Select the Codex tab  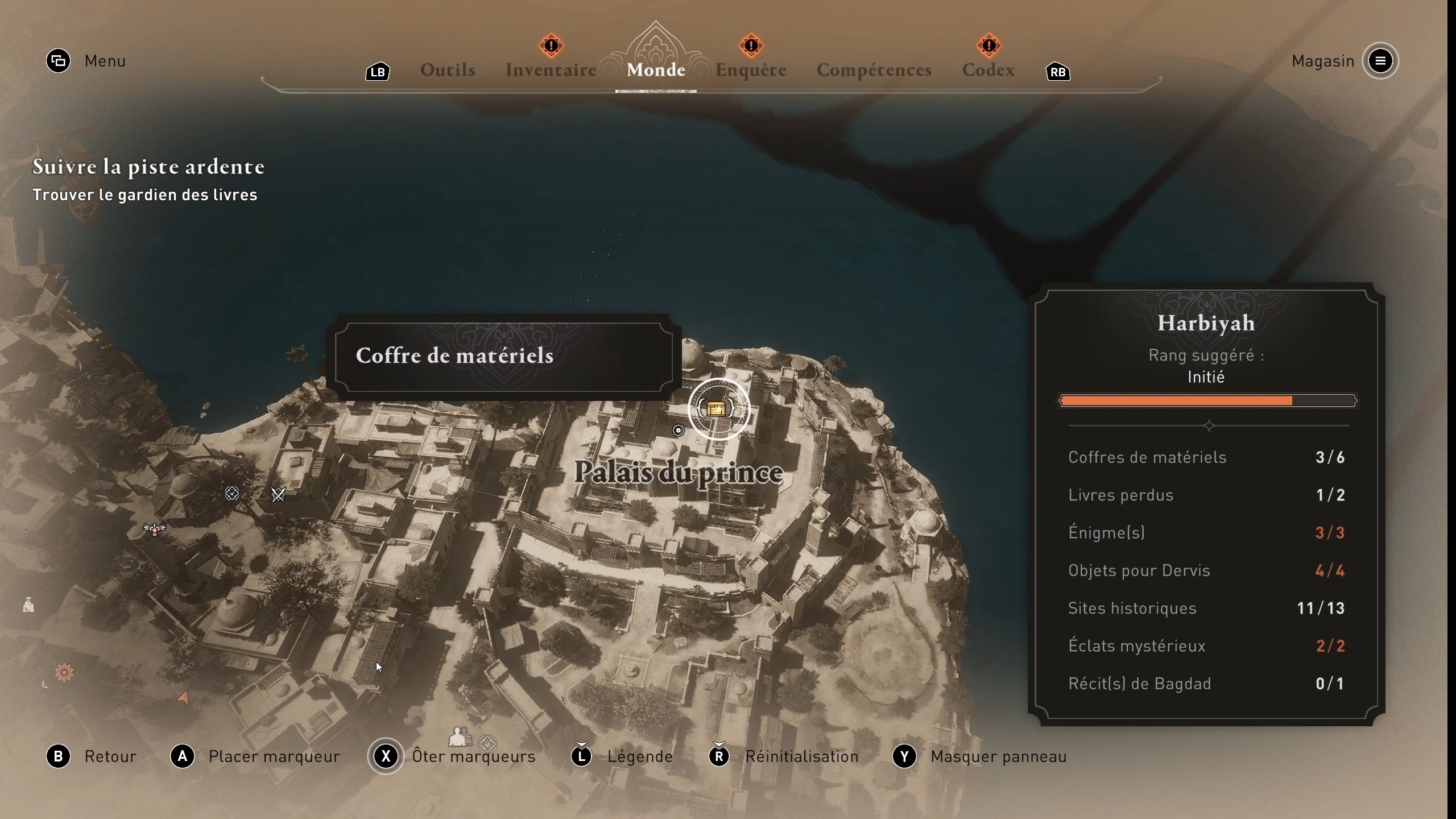coord(988,71)
